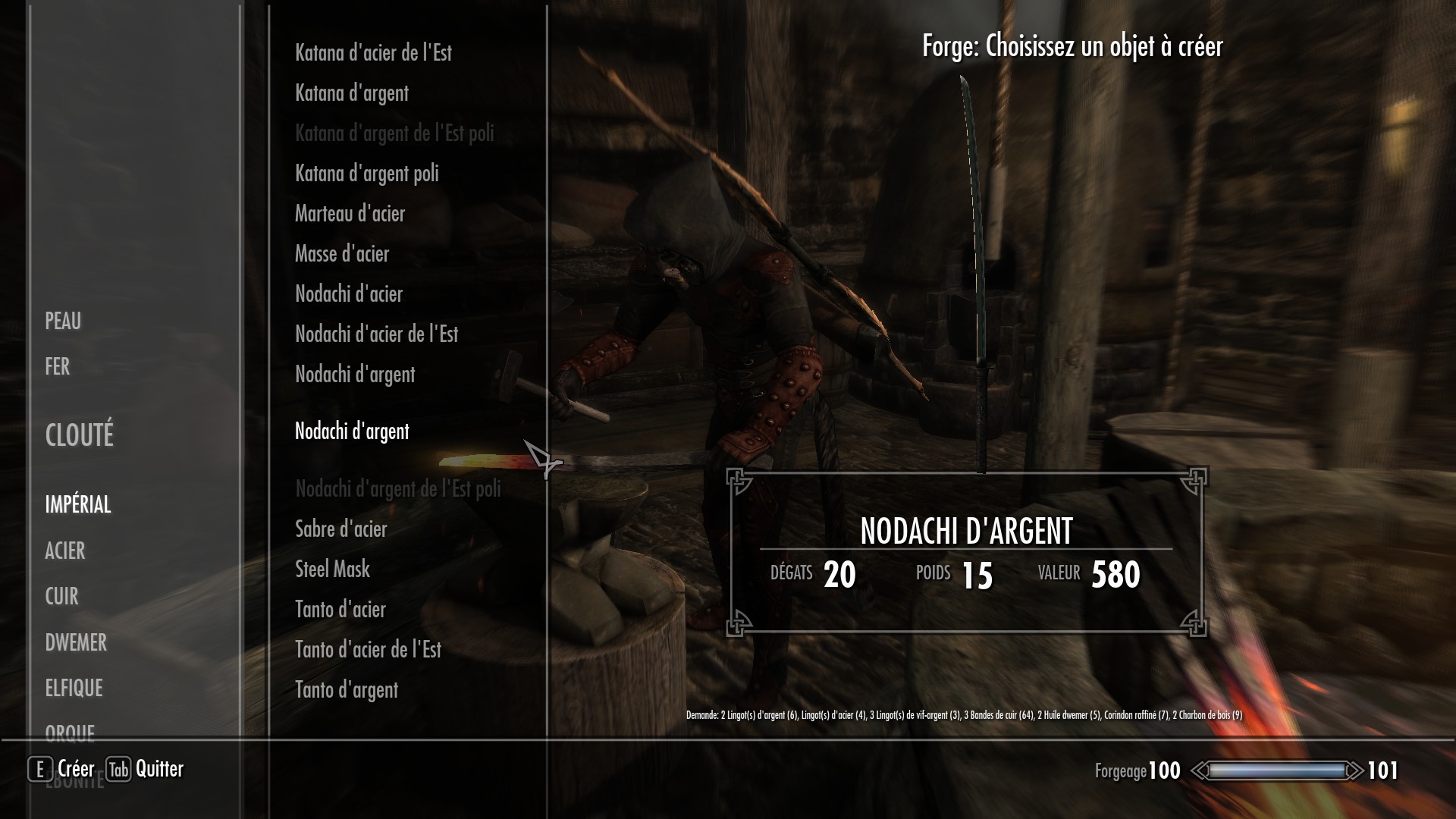The image size is (1456, 819).
Task: Select the PEAU crafting category
Action: tap(63, 322)
